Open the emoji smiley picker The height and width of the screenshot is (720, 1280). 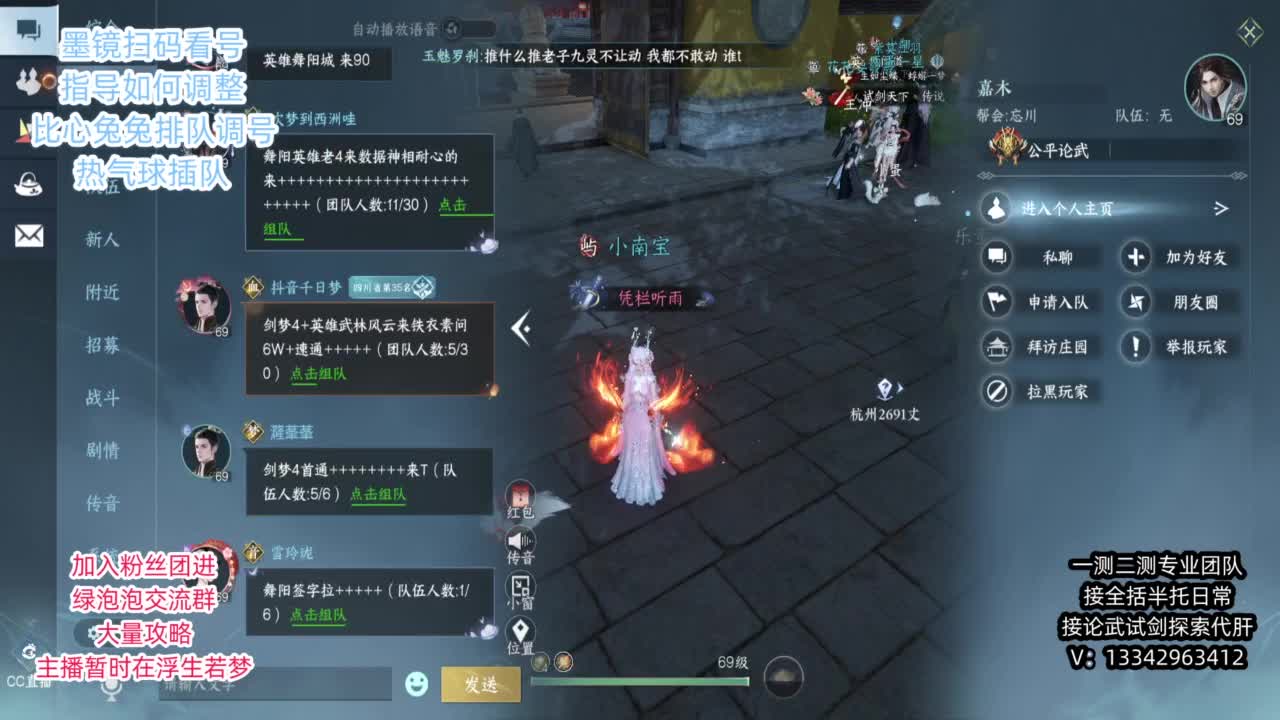(415, 682)
